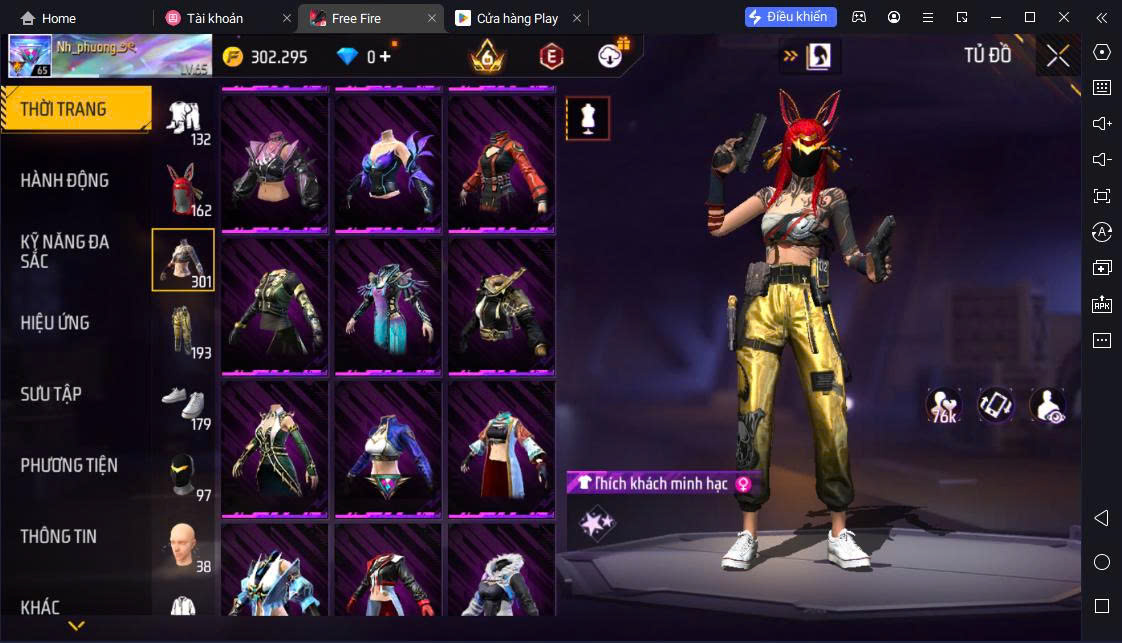Screen dimensions: 1122x643
Task: Close the wardrobe with the X button
Action: (x=1058, y=56)
